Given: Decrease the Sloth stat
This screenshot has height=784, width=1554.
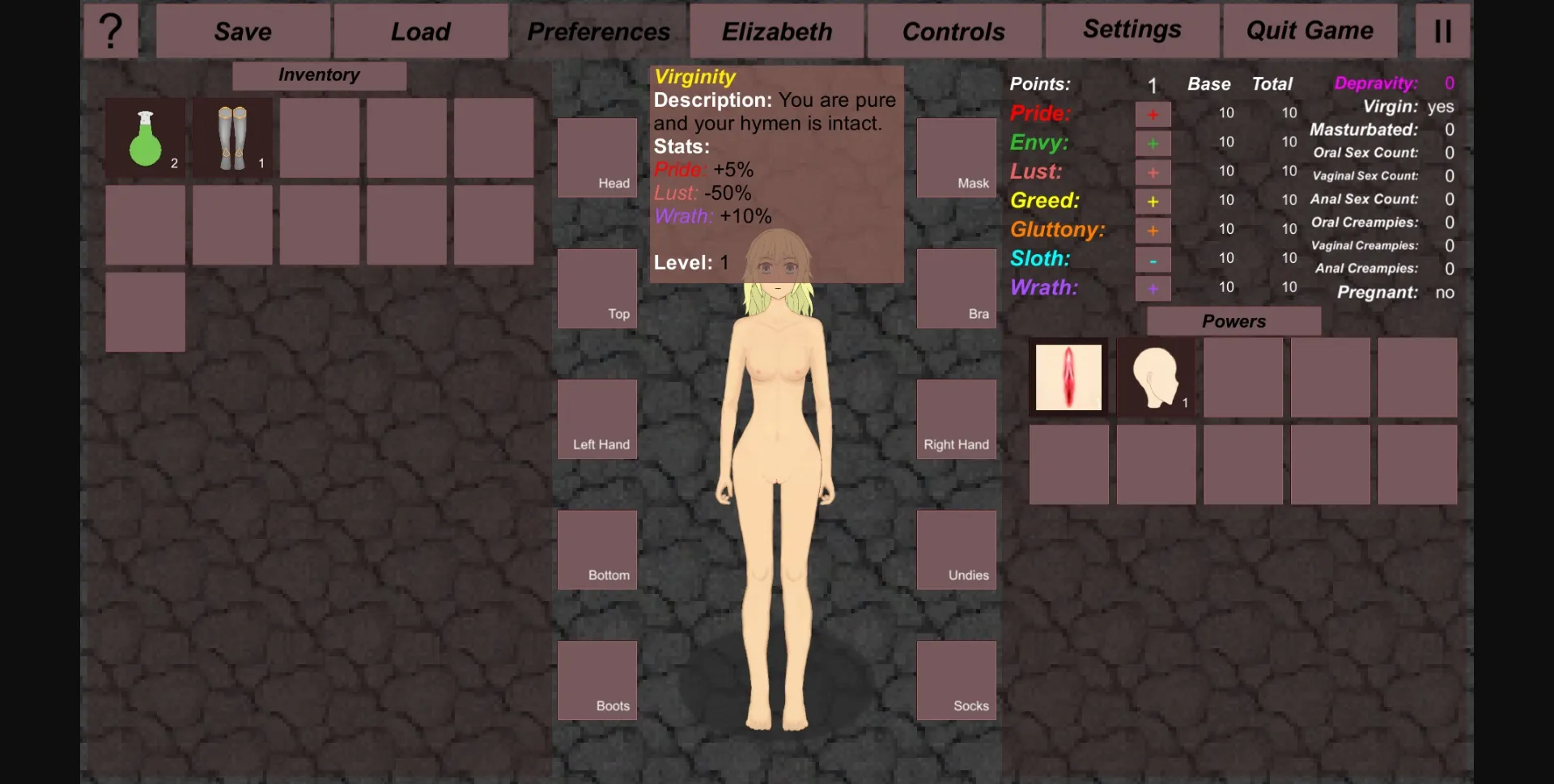Looking at the screenshot, I should [1153, 259].
